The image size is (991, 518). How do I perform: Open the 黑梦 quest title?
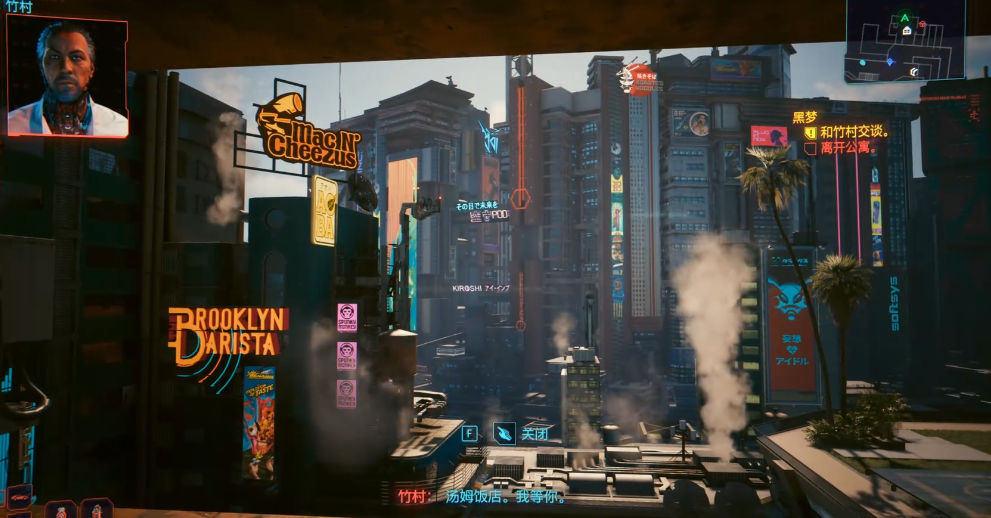tap(804, 116)
